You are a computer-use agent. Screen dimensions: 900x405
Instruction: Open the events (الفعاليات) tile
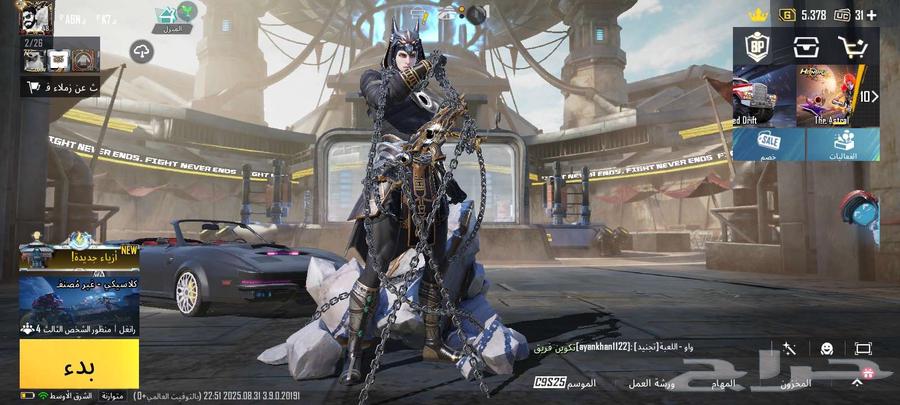pos(843,144)
